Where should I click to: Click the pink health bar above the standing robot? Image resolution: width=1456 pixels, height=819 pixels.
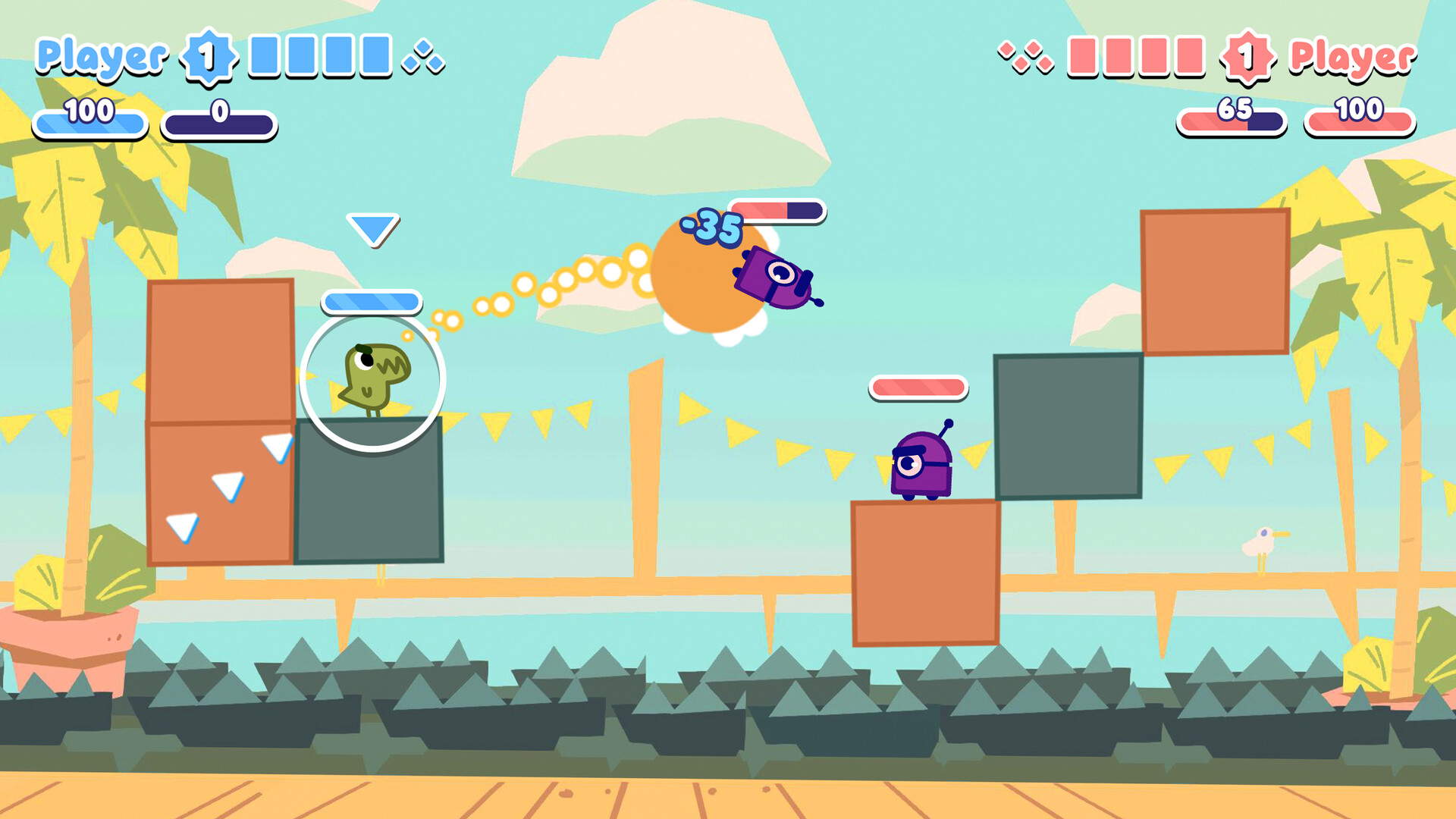pos(918,388)
